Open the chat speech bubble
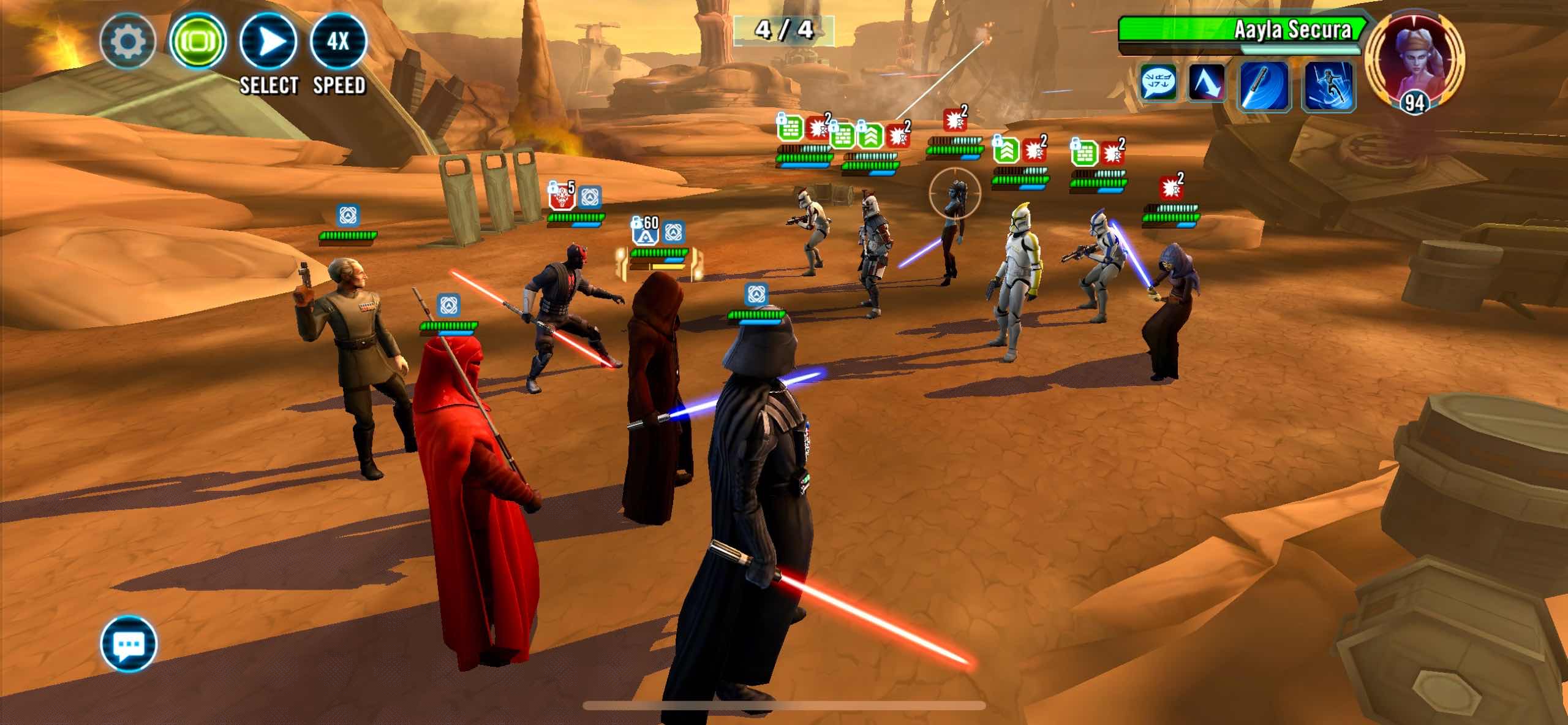Screen dimensions: 1568x725 point(129,644)
